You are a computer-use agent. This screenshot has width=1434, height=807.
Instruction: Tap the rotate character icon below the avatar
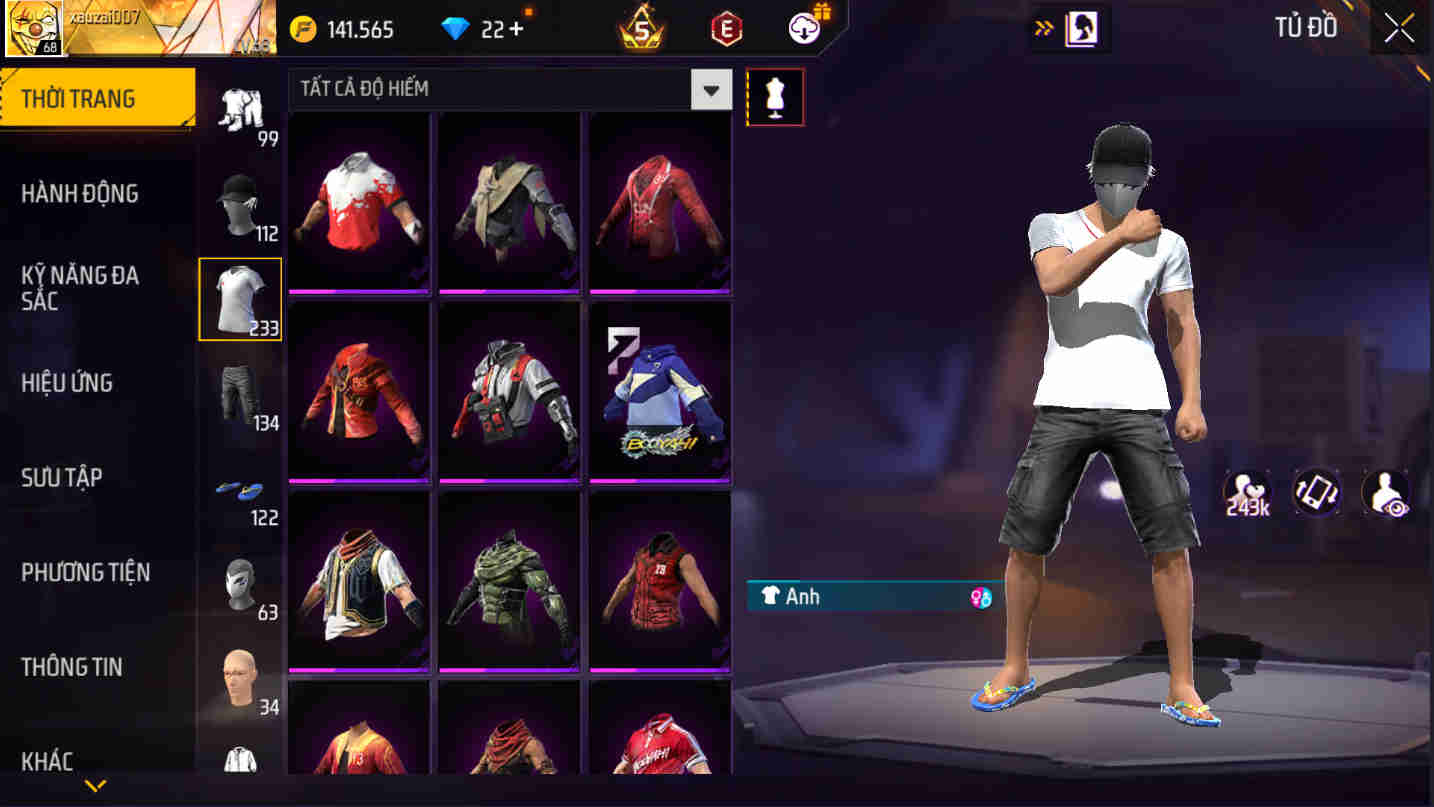[x=1317, y=492]
